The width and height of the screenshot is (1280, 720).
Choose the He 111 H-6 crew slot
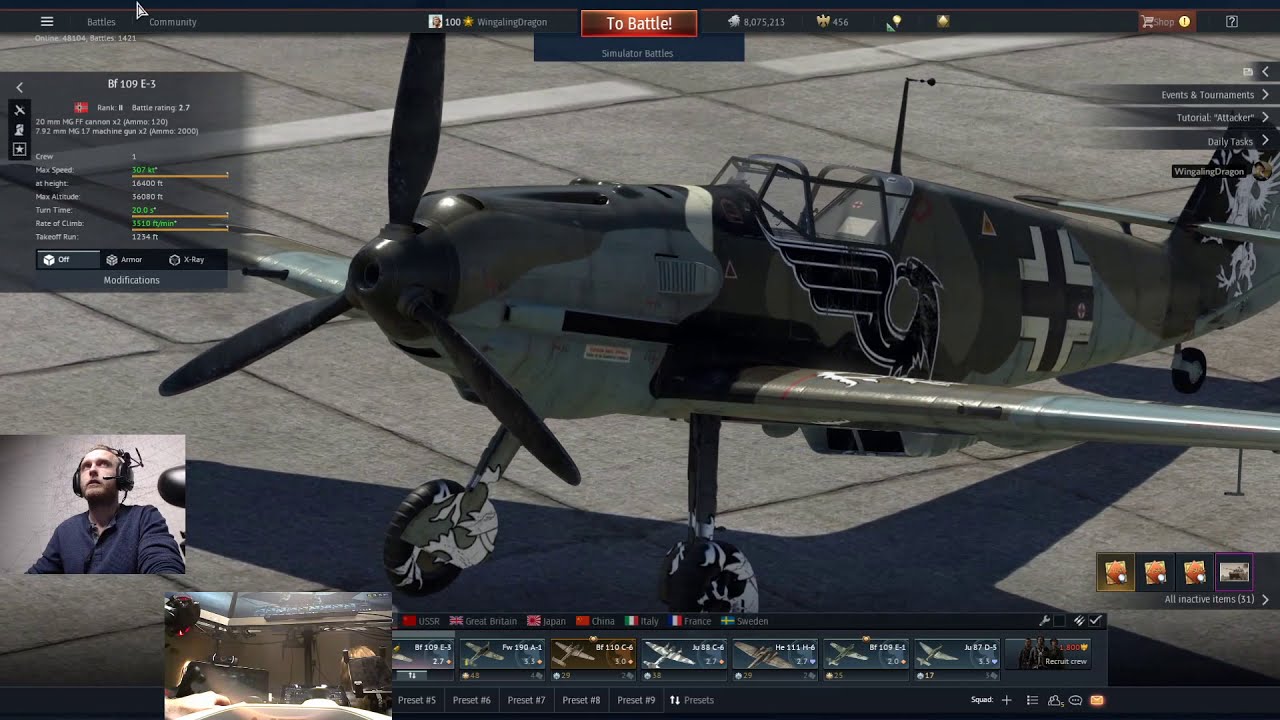click(776, 655)
